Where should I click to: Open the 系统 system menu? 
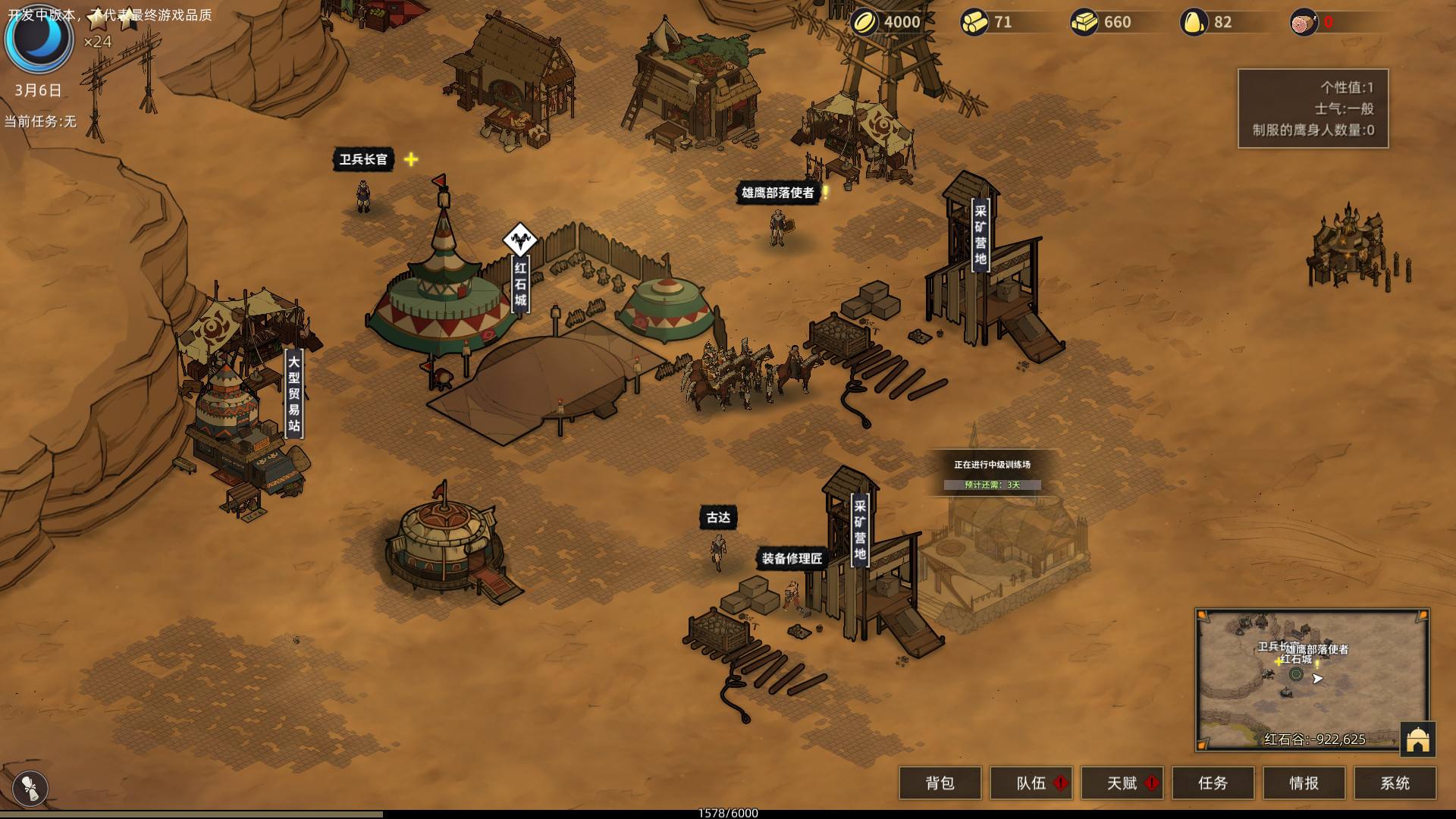[x=1395, y=783]
